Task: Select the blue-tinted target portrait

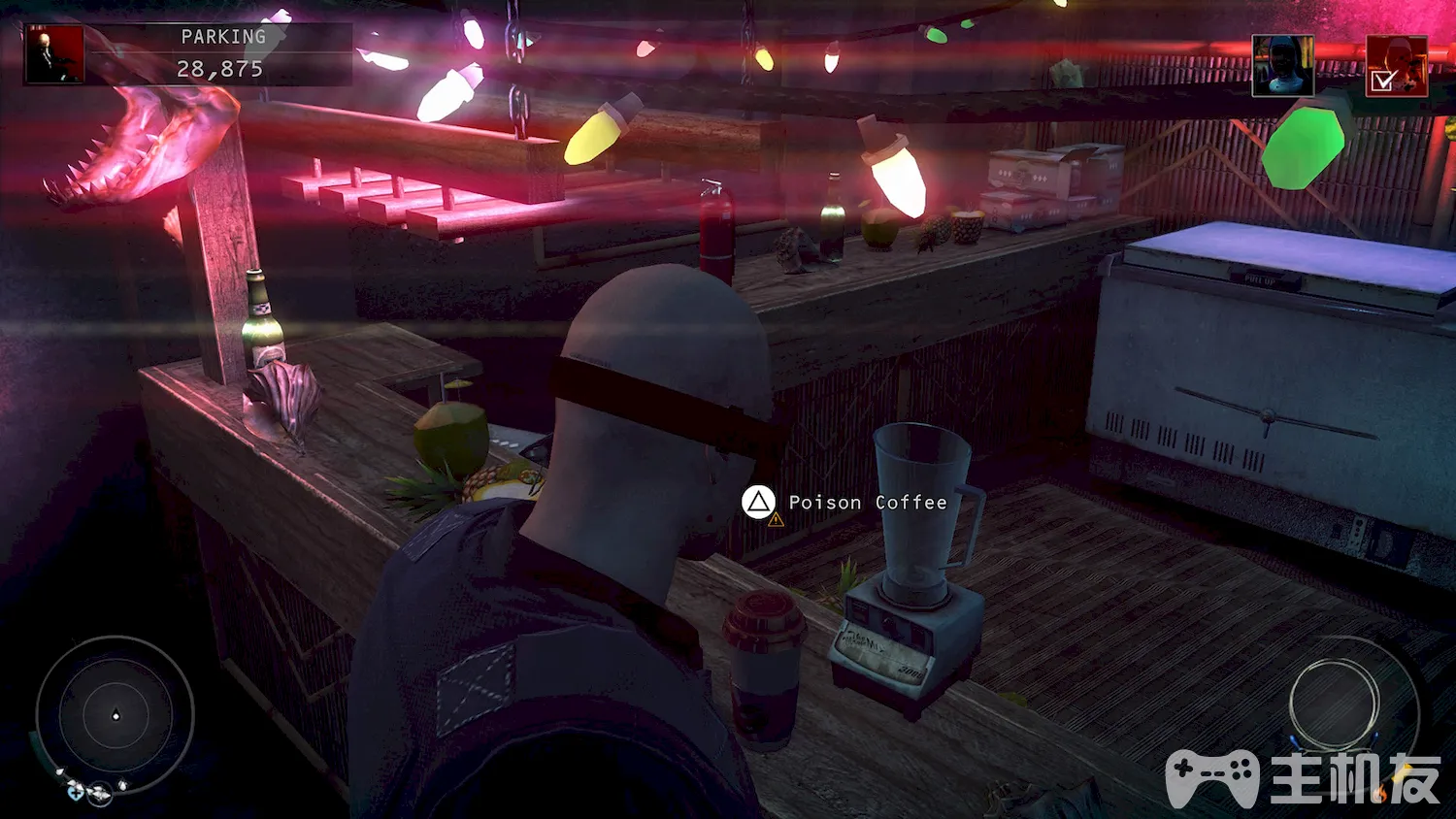Action: (x=1282, y=66)
